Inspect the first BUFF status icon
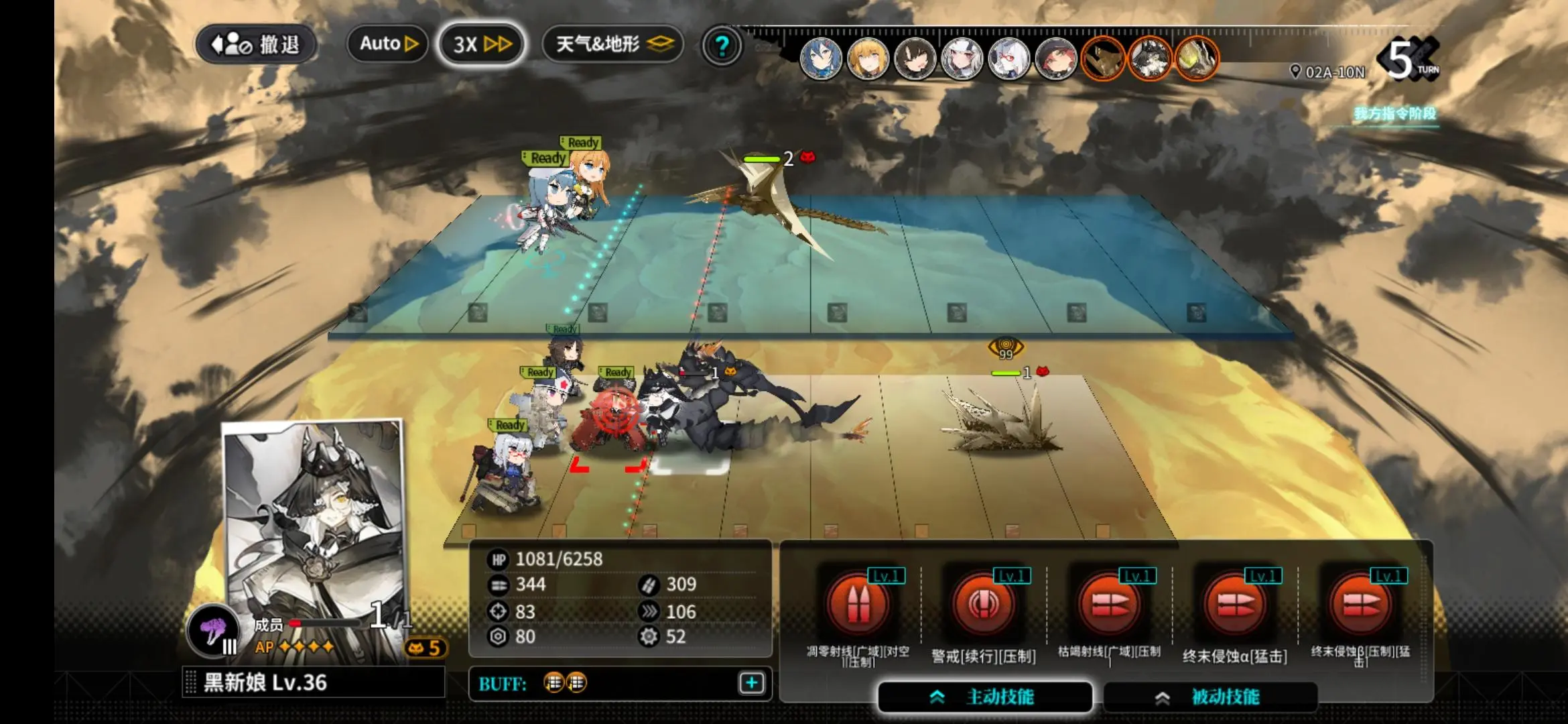The height and width of the screenshot is (724, 1568). pos(553,682)
